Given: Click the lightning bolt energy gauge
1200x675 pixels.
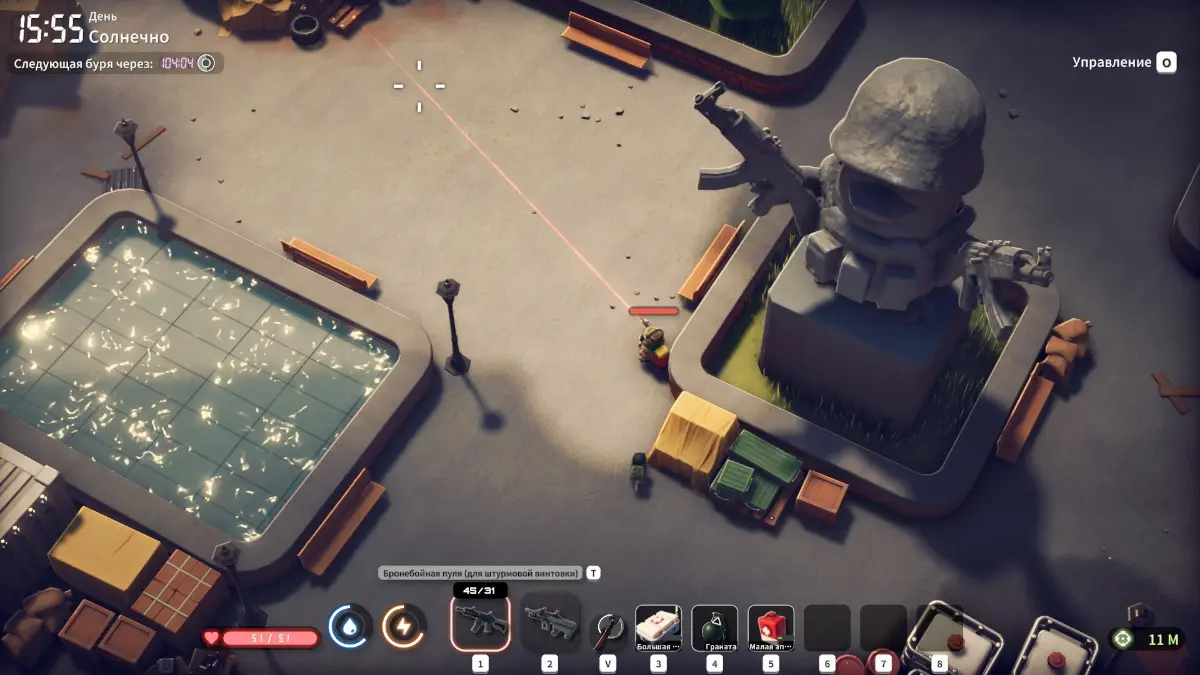Looking at the screenshot, I should coord(404,627).
